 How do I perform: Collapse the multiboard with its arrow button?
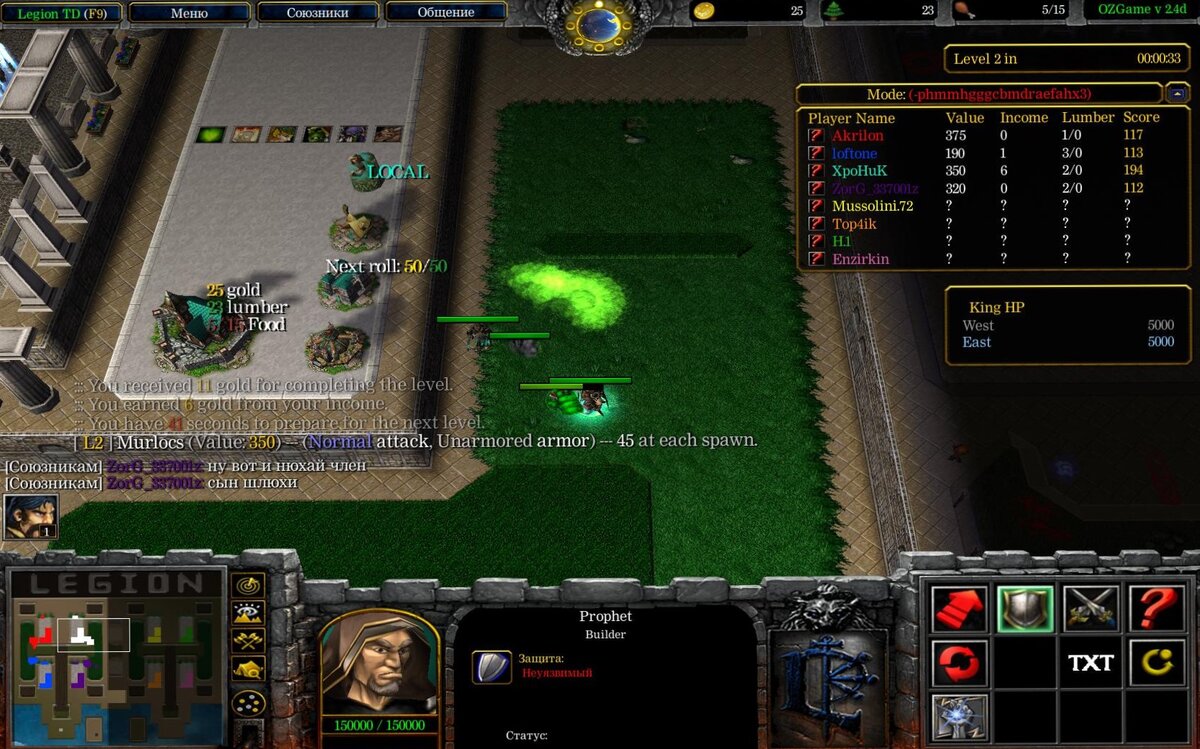[1176, 94]
